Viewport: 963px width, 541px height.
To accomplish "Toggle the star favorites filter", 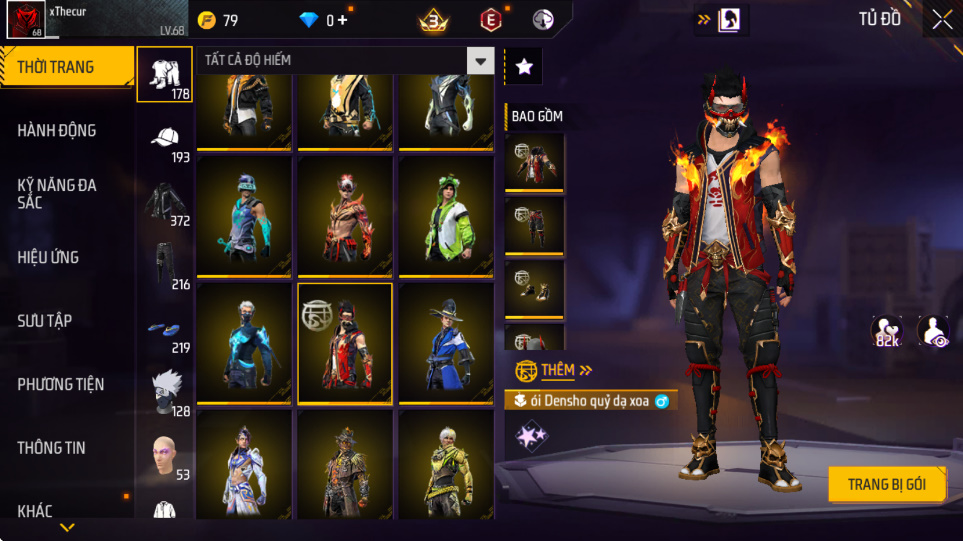I will pyautogui.click(x=524, y=67).
